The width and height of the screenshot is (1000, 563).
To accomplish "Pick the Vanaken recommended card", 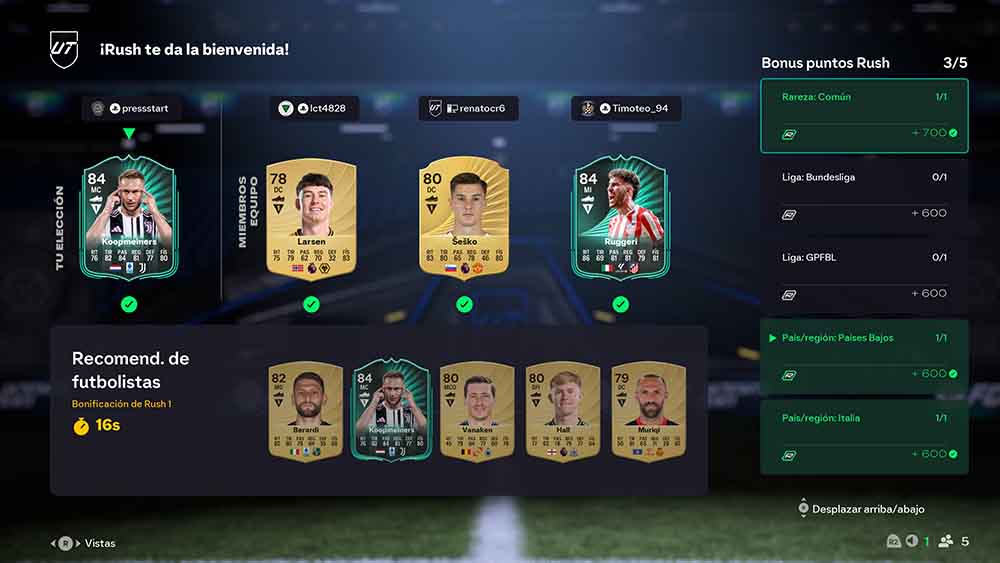I will [477, 411].
